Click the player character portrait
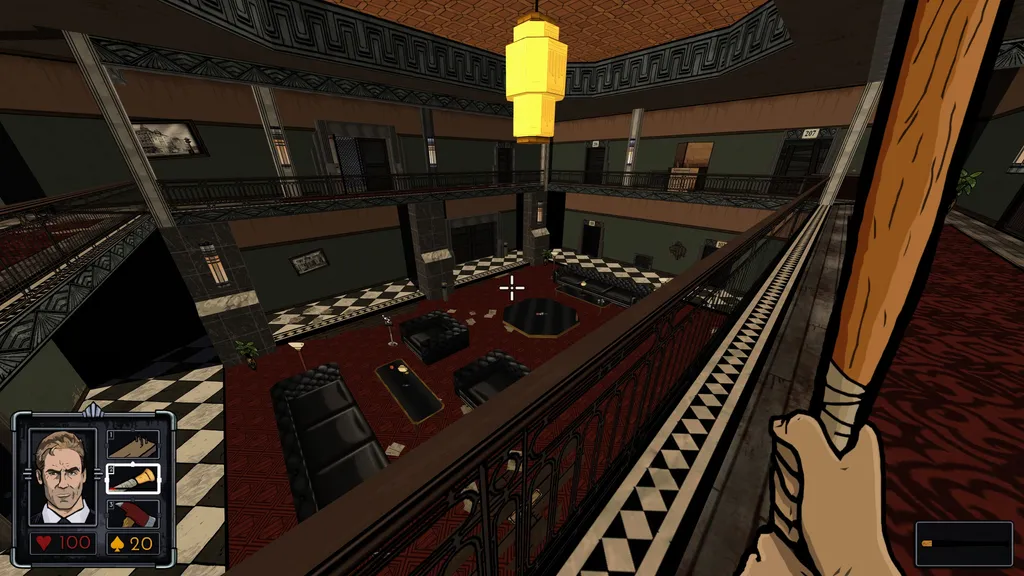 click(x=63, y=477)
